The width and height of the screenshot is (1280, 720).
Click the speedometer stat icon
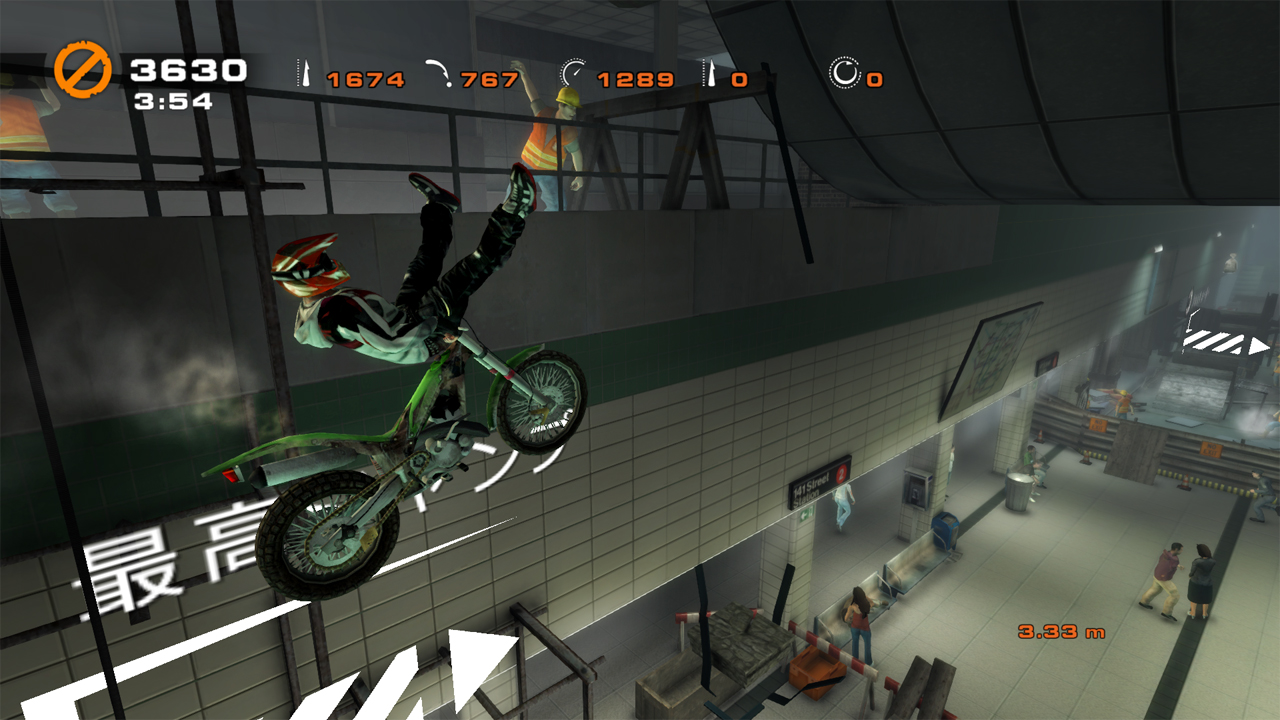[x=573, y=74]
